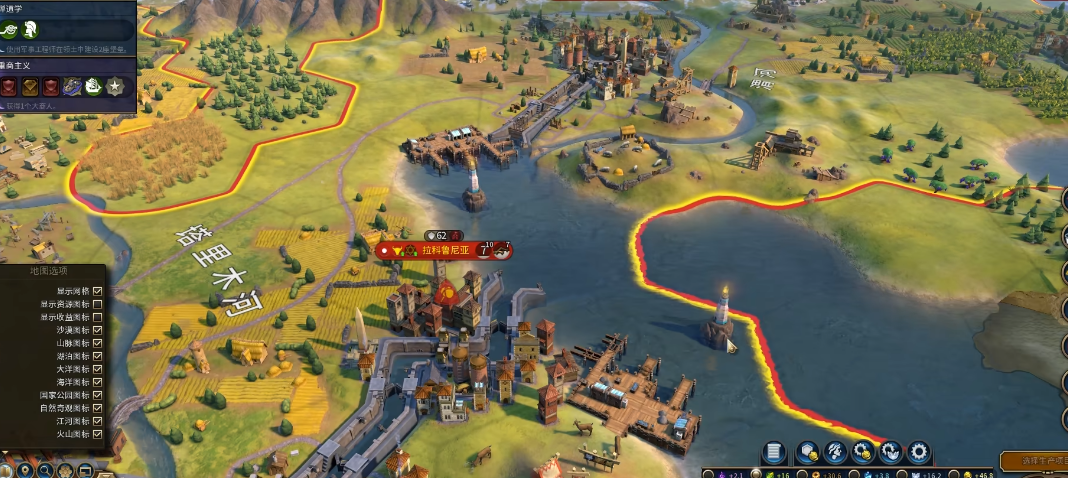Toggle the 海洋图标 checkbox
This screenshot has height=478, width=1068.
tap(97, 382)
